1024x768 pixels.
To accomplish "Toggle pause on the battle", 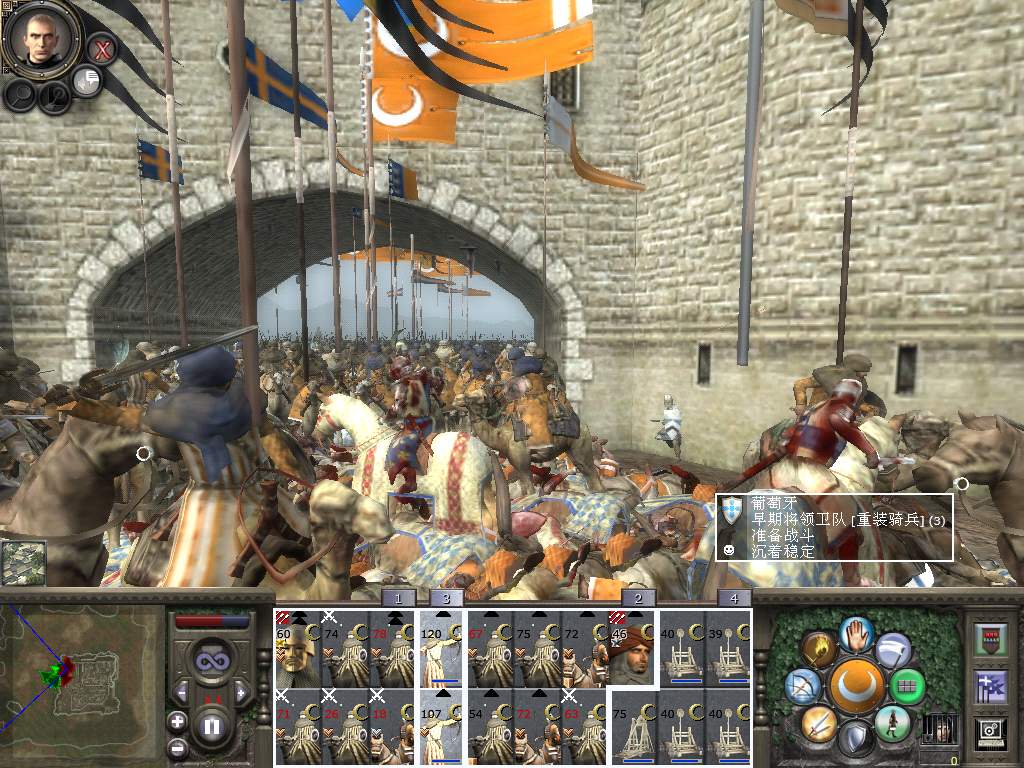I will pos(211,727).
